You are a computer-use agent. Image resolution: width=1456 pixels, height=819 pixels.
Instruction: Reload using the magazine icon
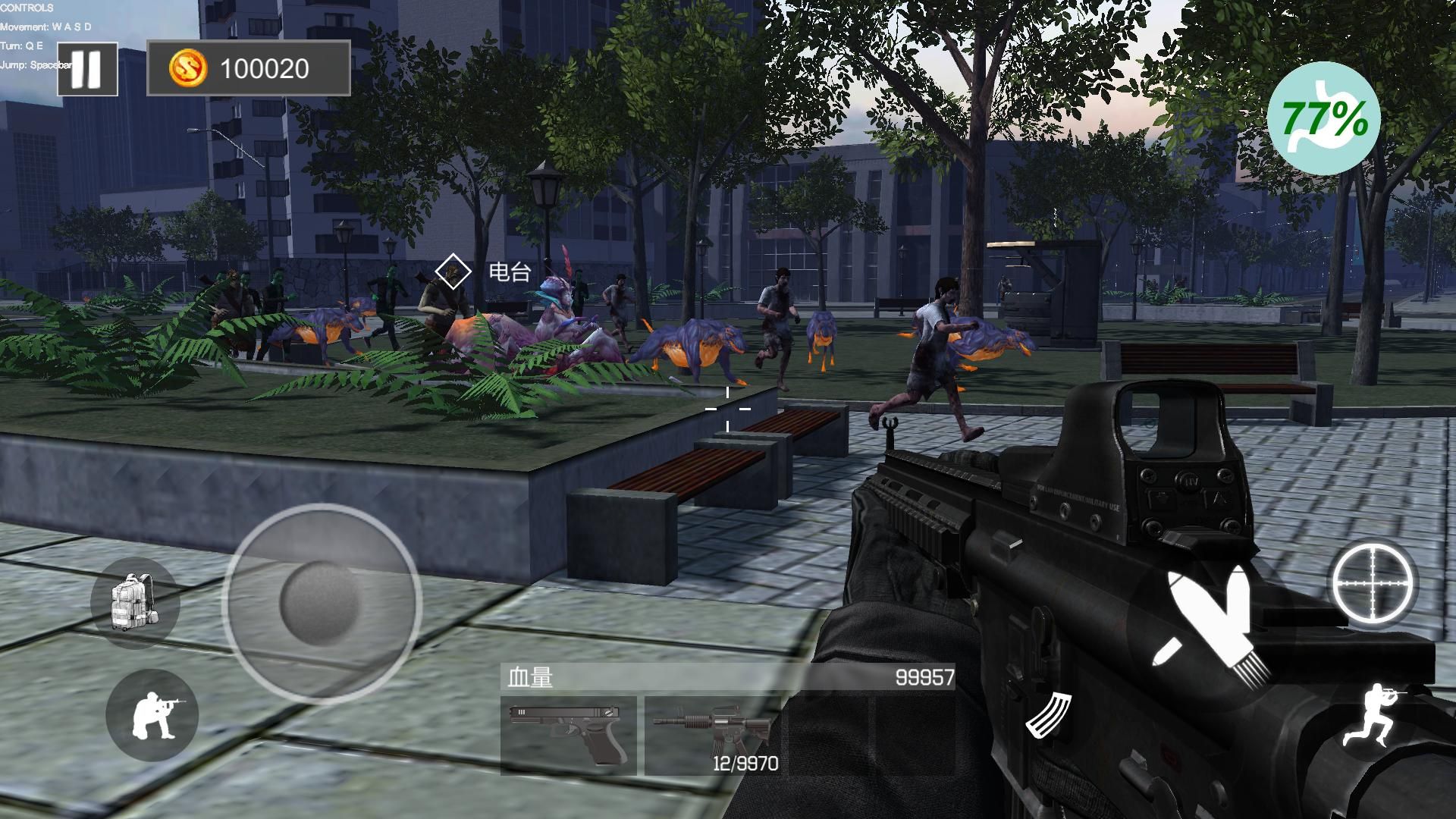[1049, 714]
